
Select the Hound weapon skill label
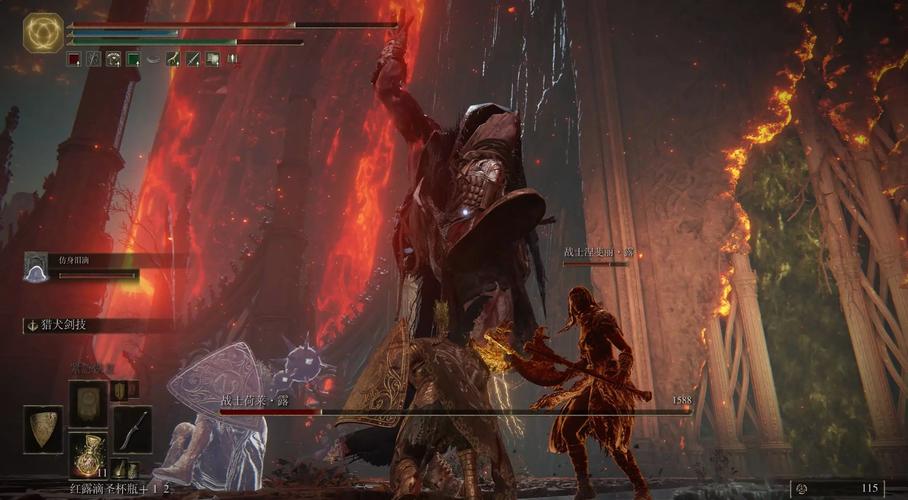[x=62, y=325]
